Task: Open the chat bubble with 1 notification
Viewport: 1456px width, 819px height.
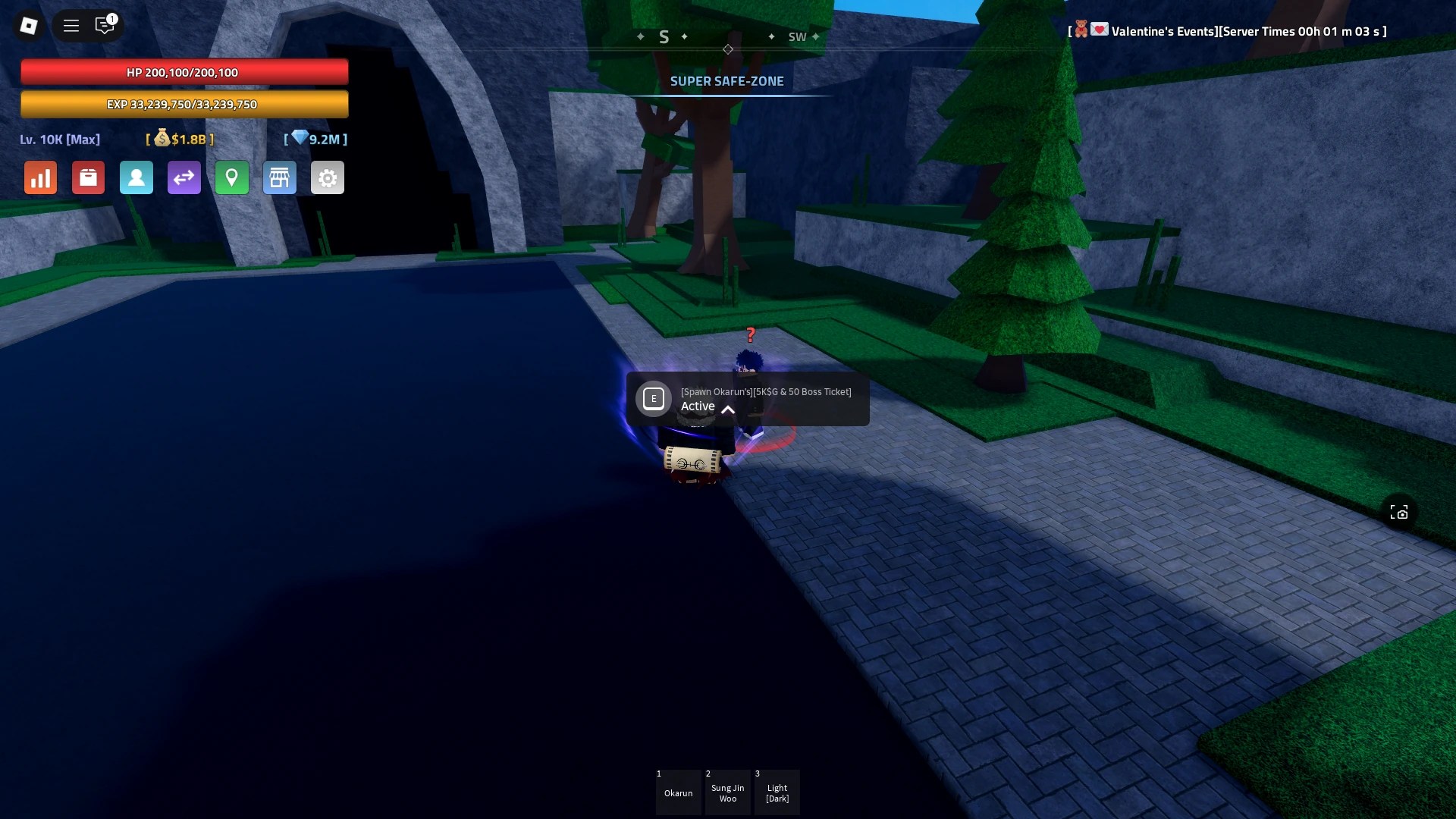Action: [105, 25]
